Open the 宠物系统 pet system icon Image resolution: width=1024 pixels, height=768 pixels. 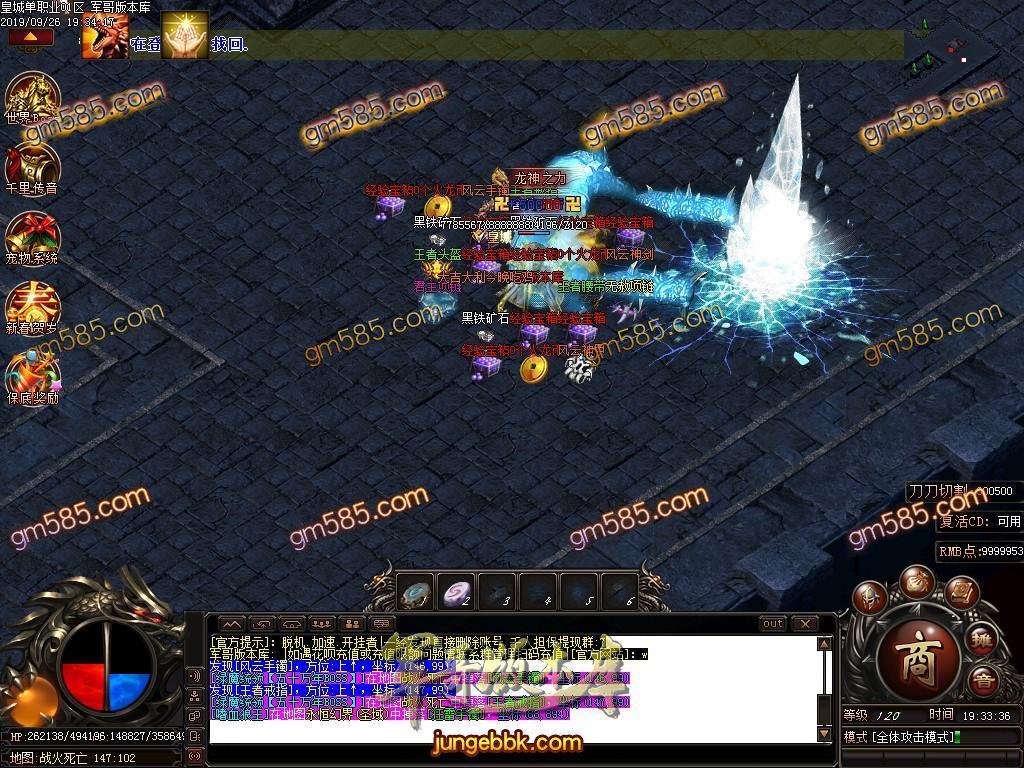pos(33,236)
